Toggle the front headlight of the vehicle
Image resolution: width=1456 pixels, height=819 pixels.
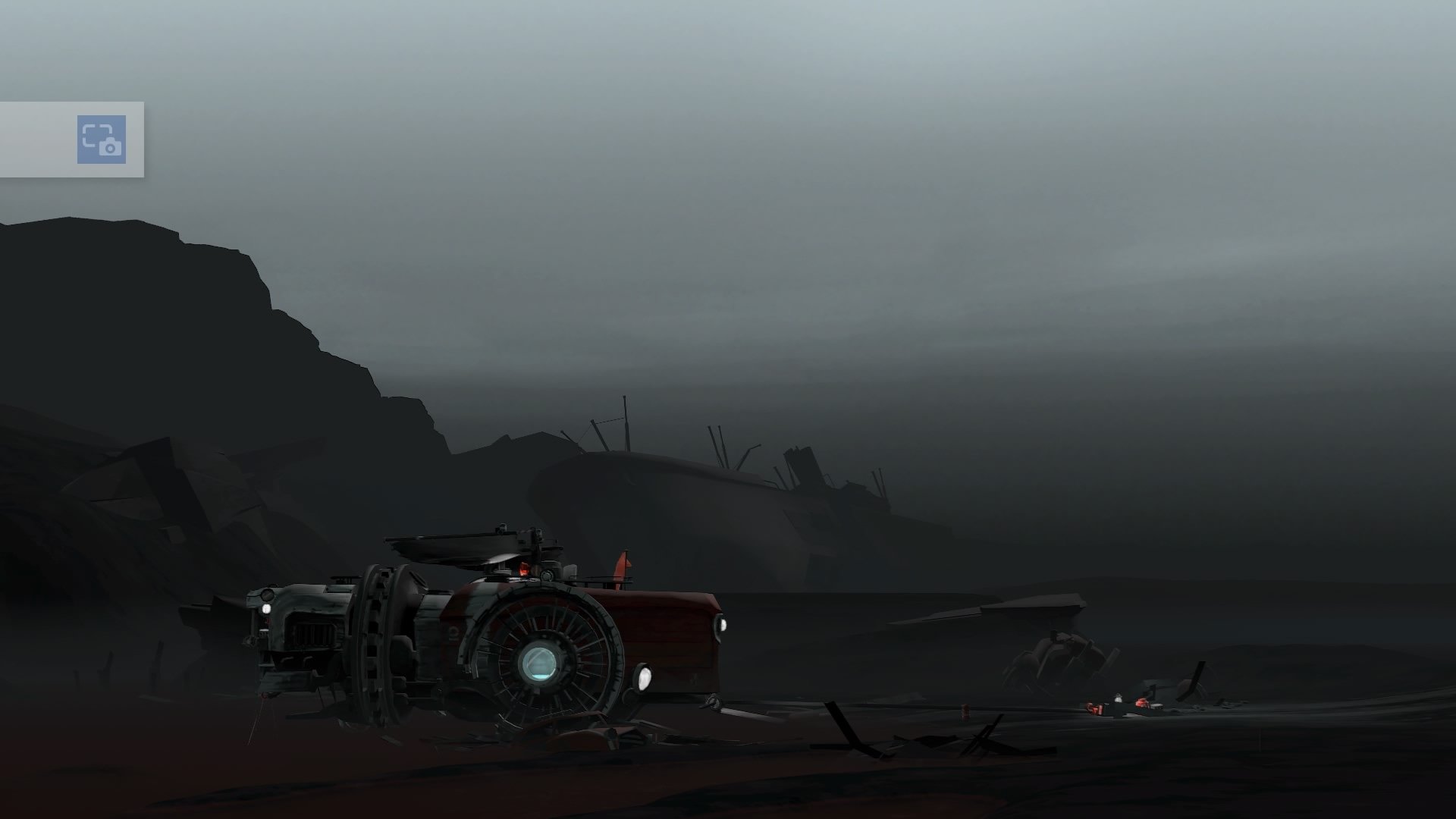coord(266,608)
